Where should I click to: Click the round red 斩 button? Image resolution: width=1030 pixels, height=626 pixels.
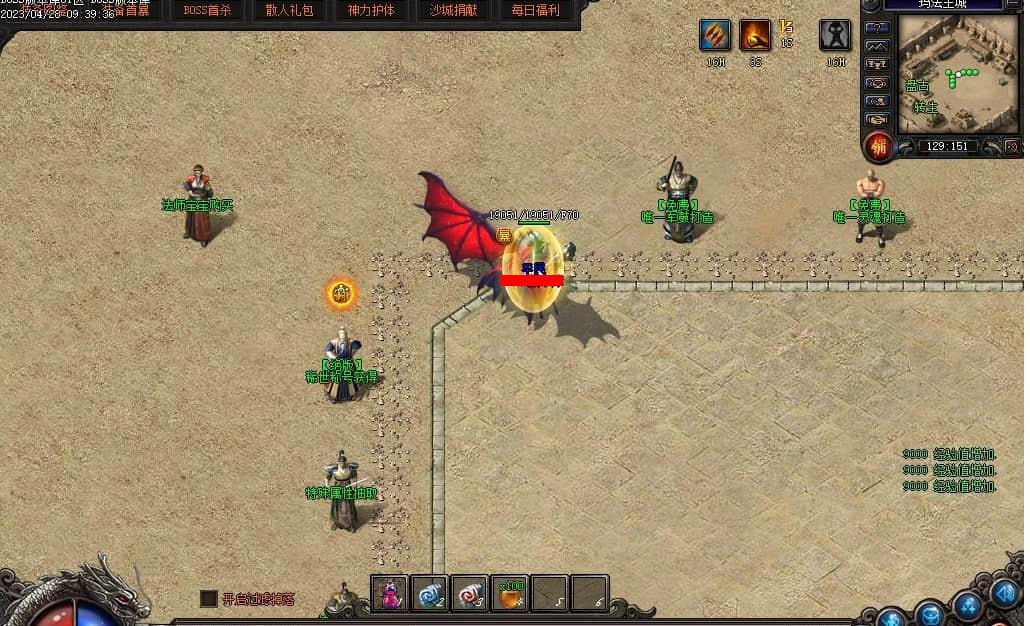(x=879, y=146)
